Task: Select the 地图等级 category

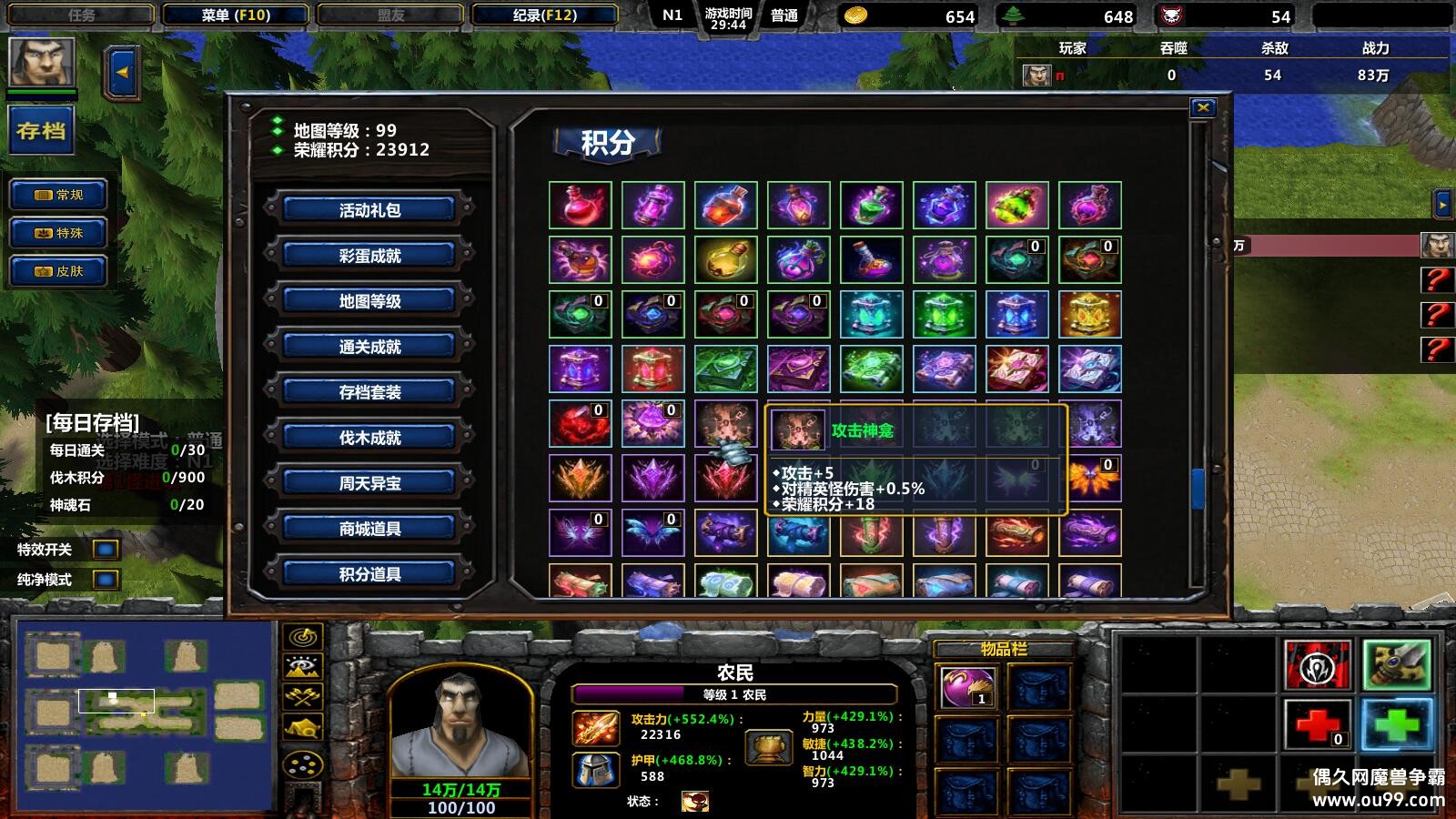Action: (369, 301)
